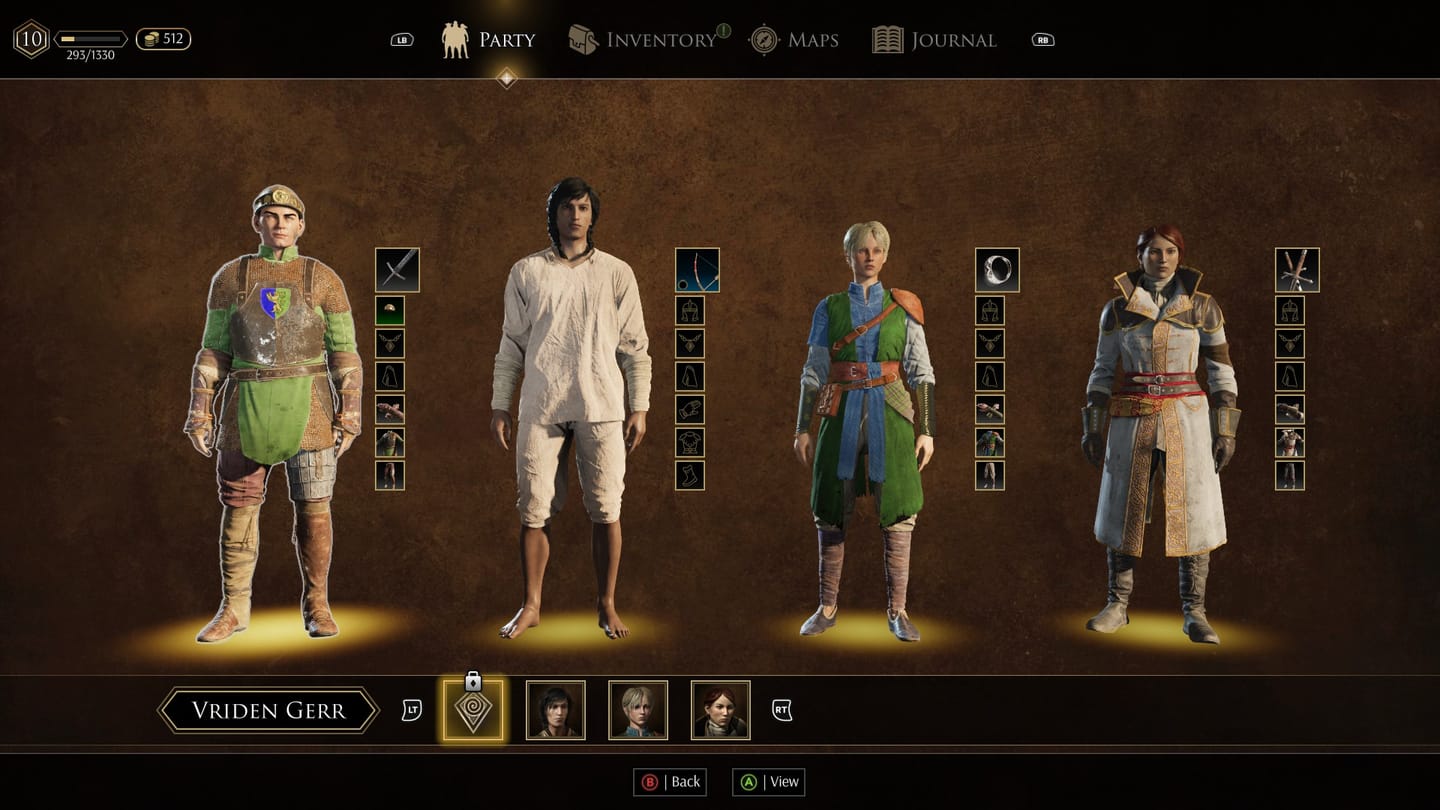
Task: Show the Journal tab
Action: [x=934, y=40]
